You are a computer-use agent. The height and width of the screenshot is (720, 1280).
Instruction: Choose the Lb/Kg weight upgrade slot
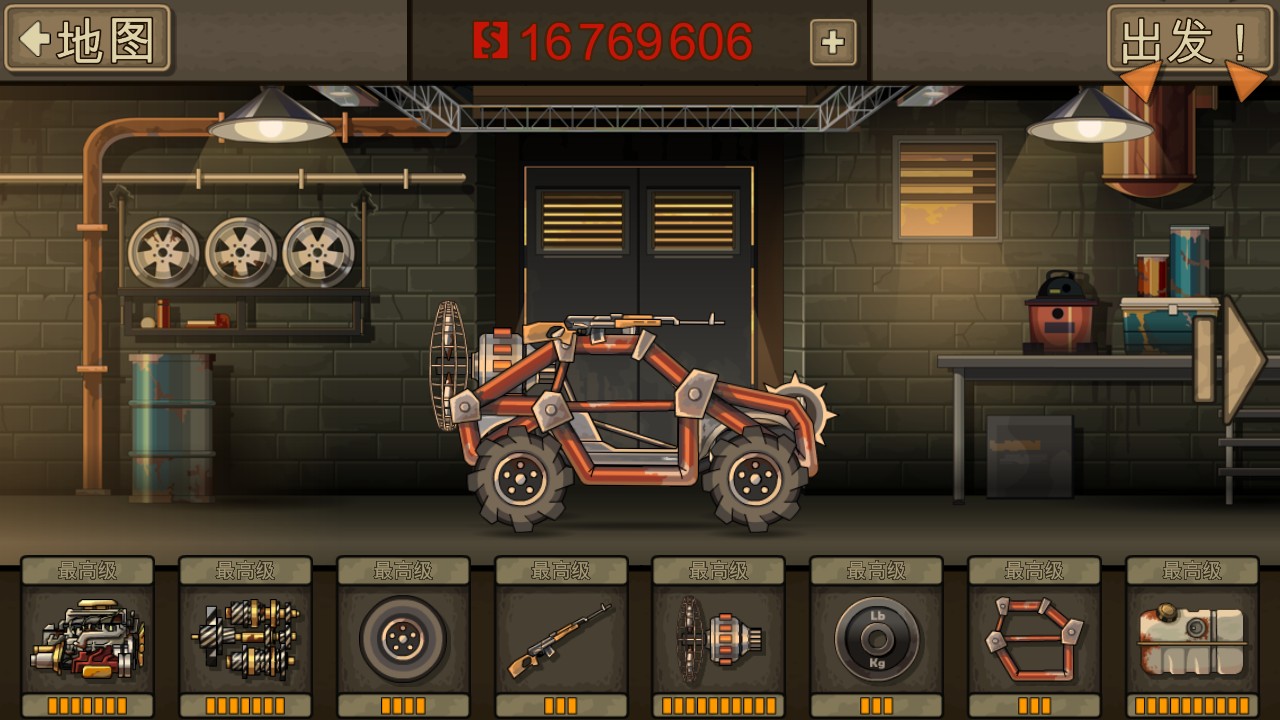(x=877, y=638)
